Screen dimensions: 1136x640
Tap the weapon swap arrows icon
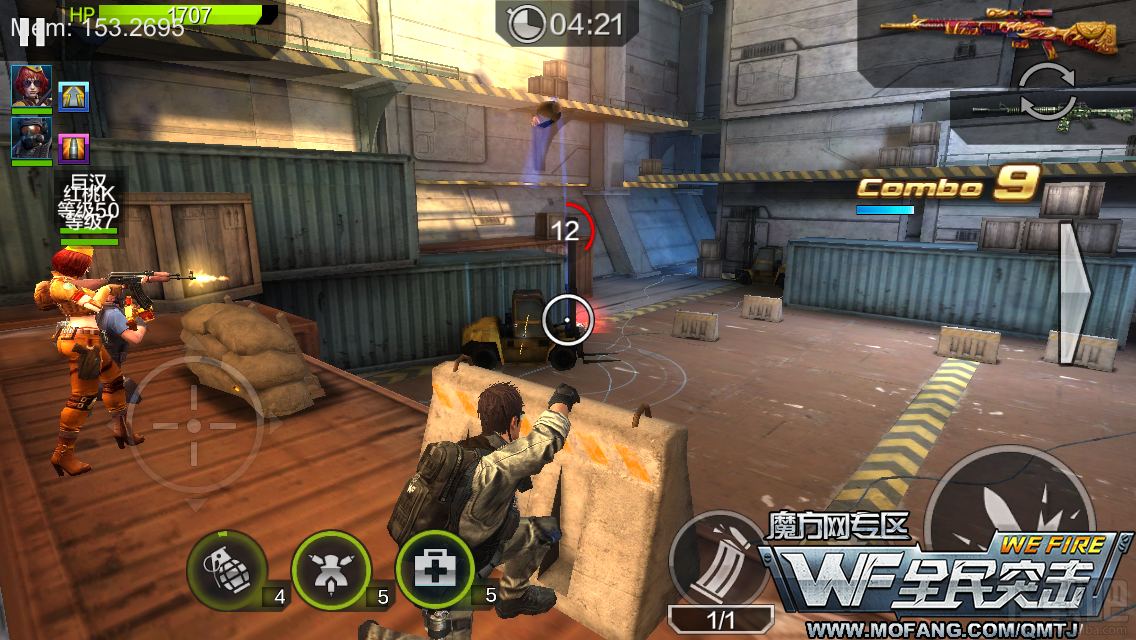click(1046, 92)
